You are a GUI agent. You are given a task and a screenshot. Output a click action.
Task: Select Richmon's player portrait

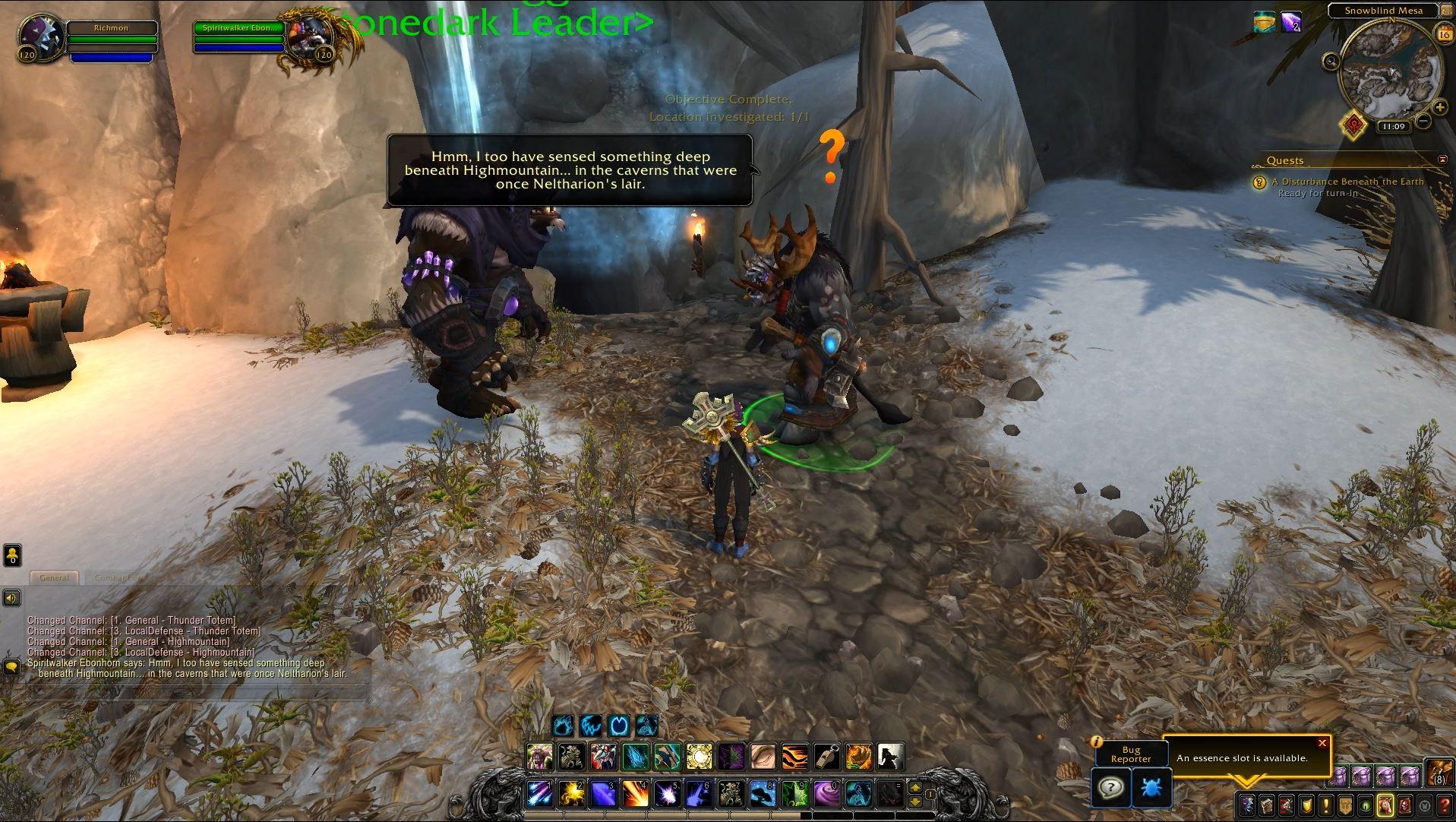[38, 36]
